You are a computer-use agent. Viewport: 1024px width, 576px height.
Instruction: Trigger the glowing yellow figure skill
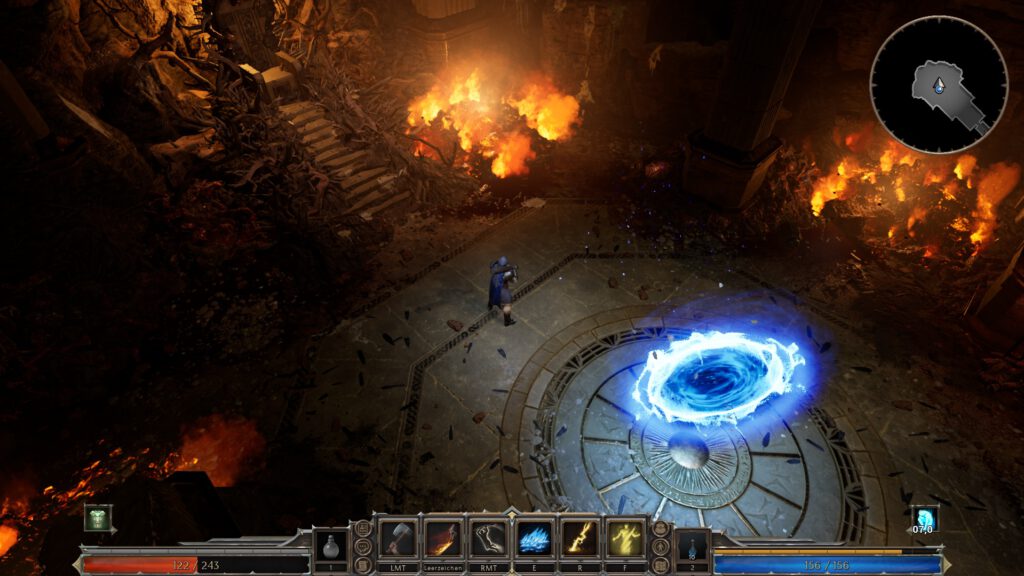(626, 539)
